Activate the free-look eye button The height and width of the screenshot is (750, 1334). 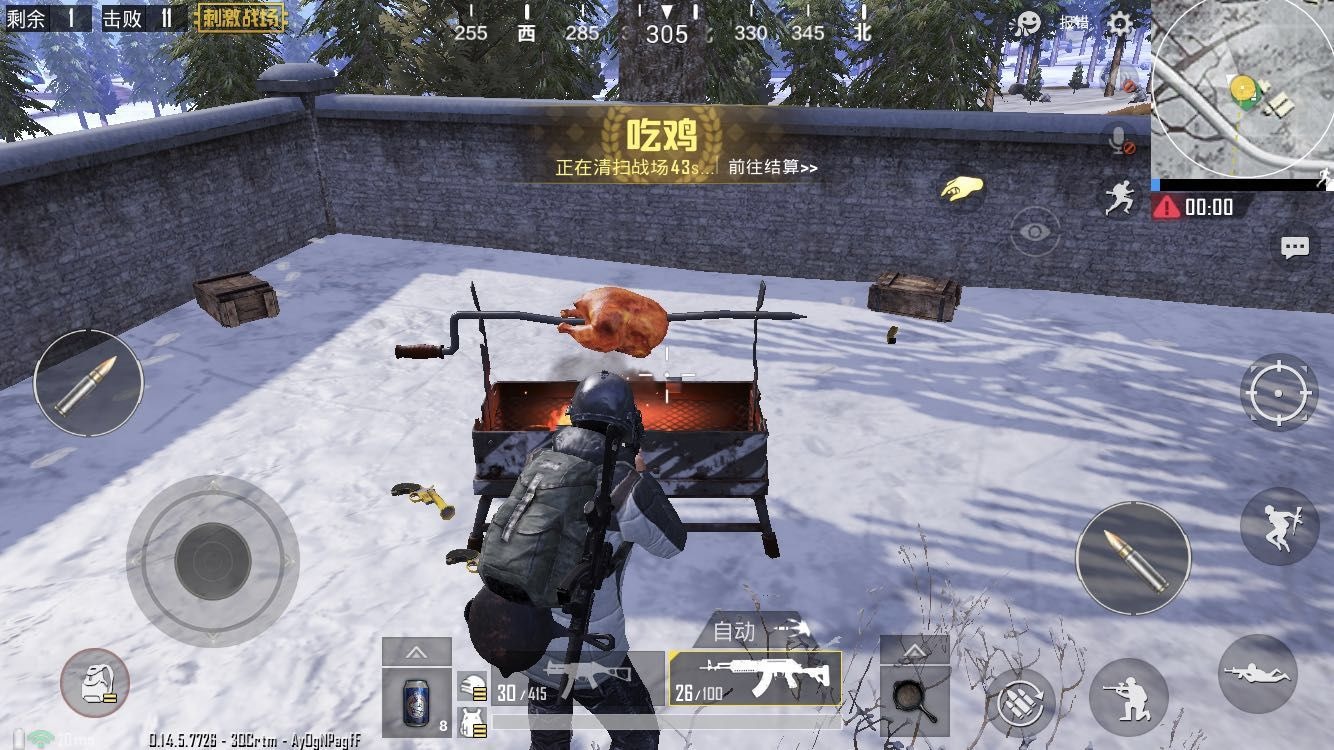pos(1035,232)
